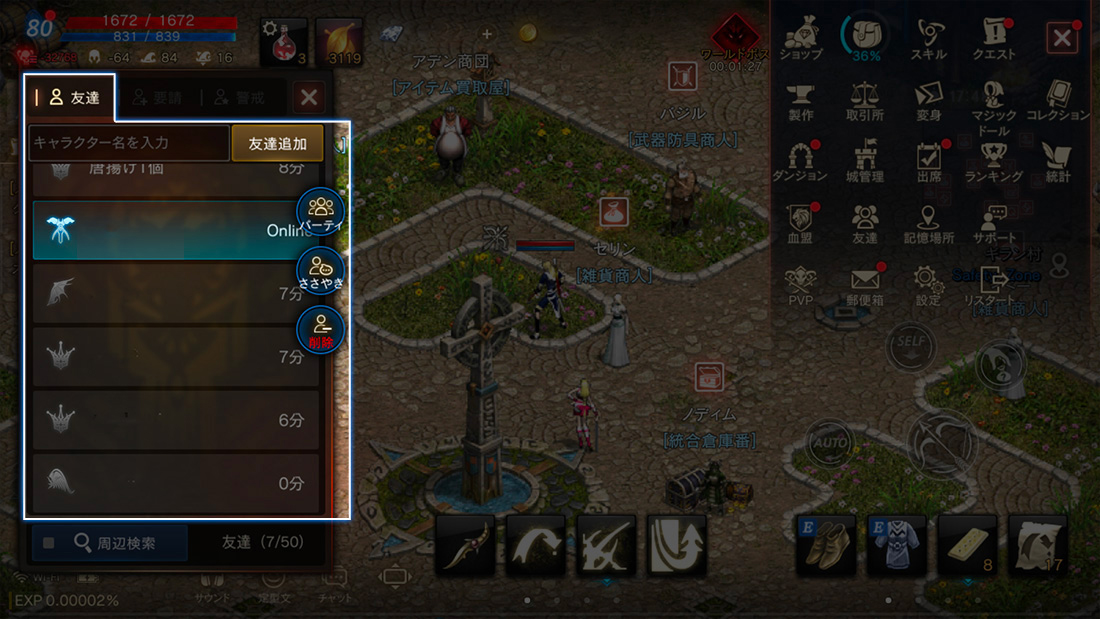Switch to the 友達 friends tab

point(70,97)
